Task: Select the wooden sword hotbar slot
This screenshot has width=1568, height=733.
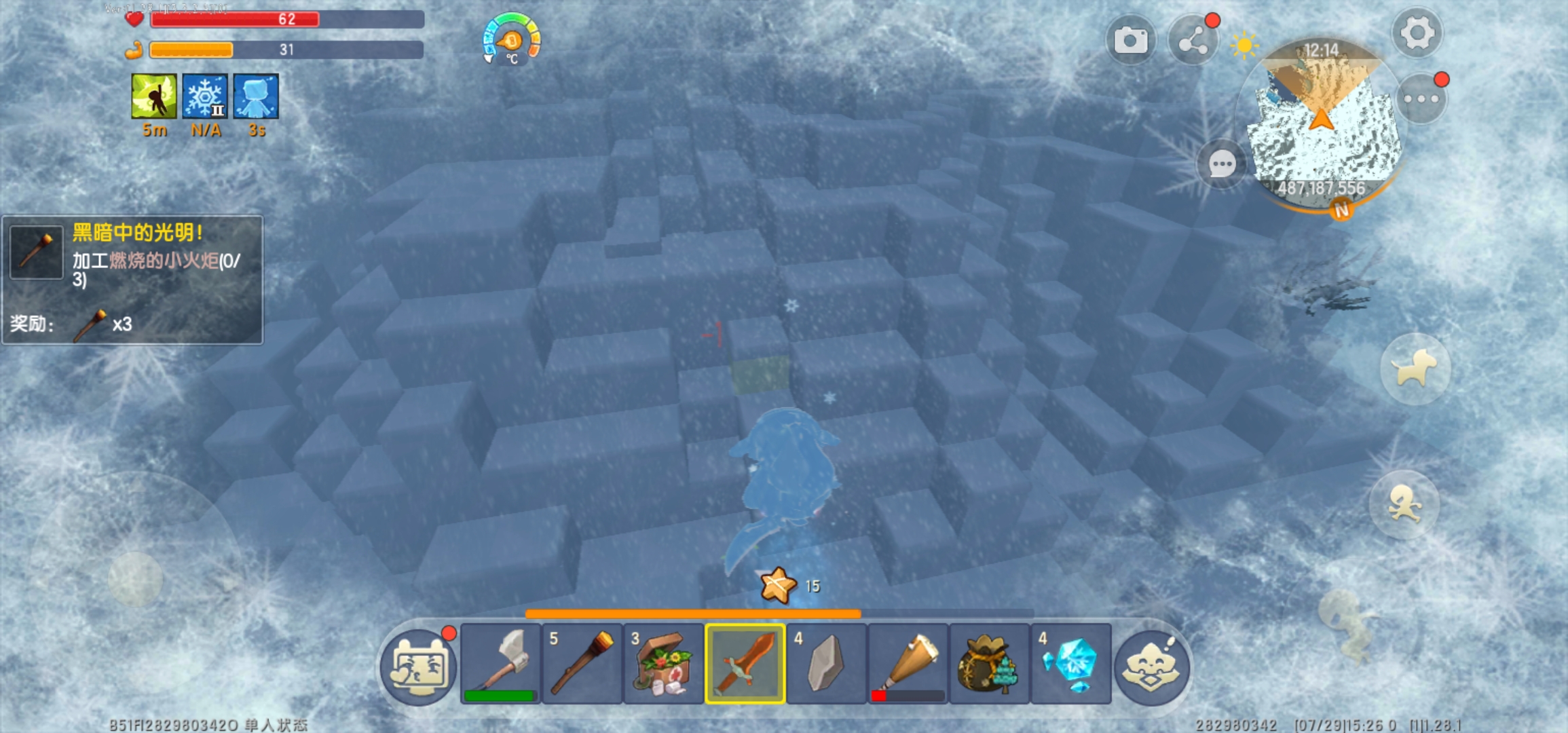Action: pos(745,663)
